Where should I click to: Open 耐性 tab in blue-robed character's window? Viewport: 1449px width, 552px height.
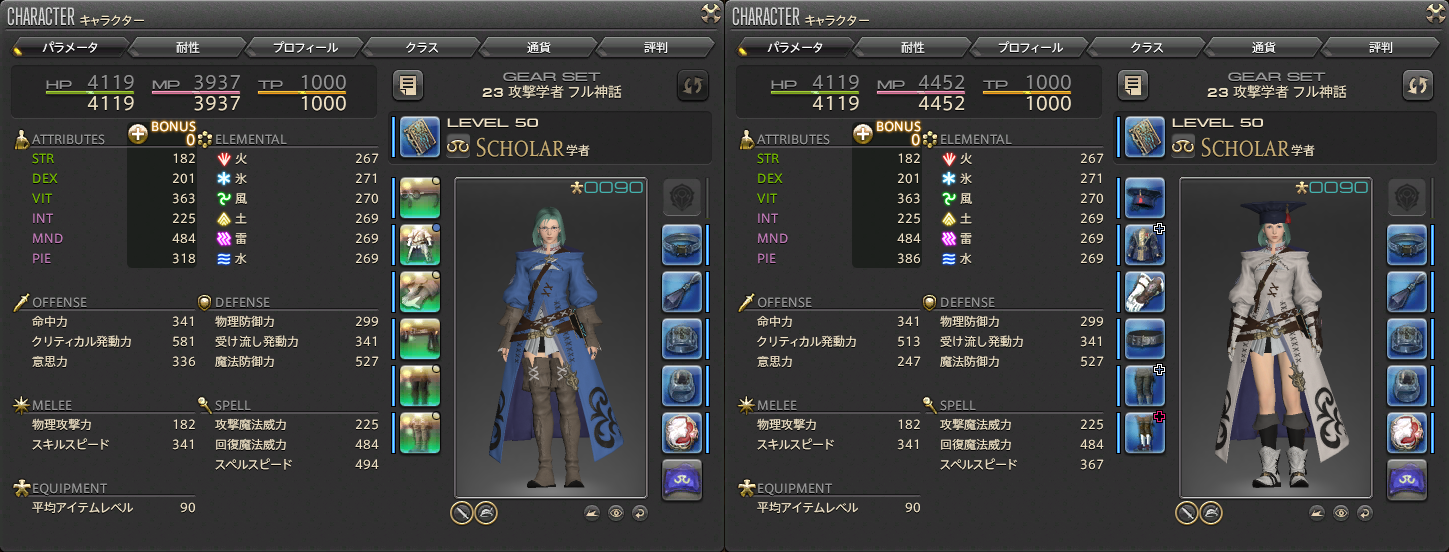click(x=186, y=47)
